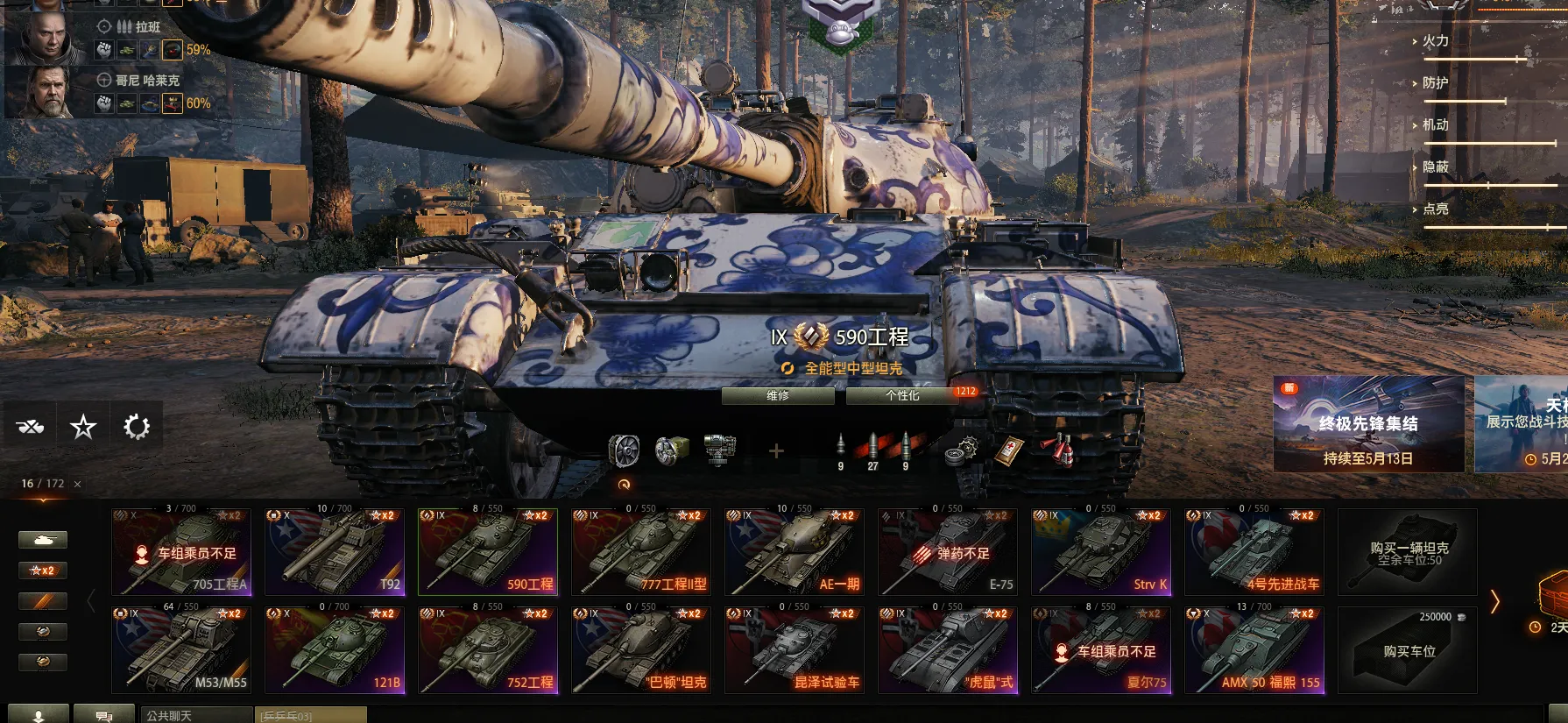Select the M53/M55 artillery card

click(181, 651)
